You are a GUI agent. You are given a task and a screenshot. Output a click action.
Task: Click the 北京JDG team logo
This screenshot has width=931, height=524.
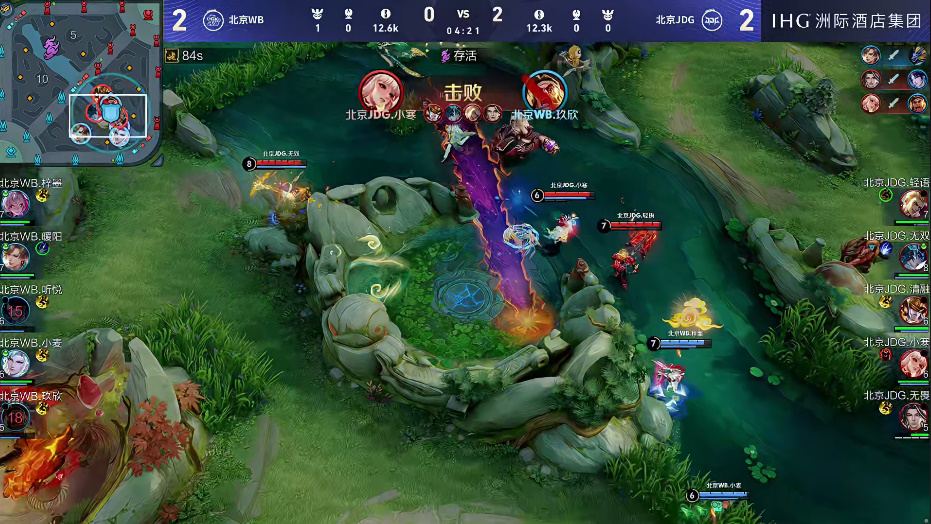(714, 19)
